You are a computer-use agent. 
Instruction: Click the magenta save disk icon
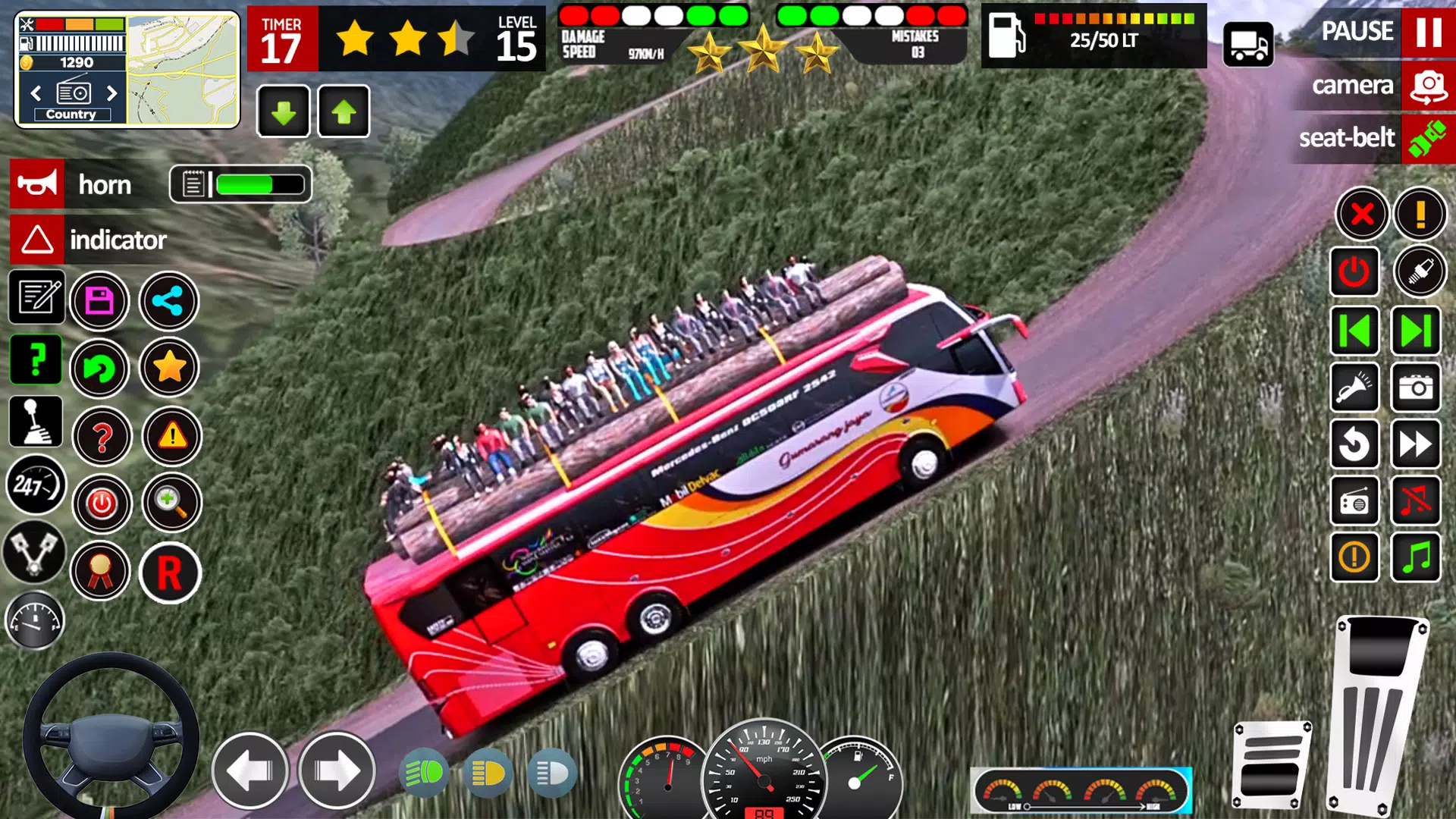(99, 301)
